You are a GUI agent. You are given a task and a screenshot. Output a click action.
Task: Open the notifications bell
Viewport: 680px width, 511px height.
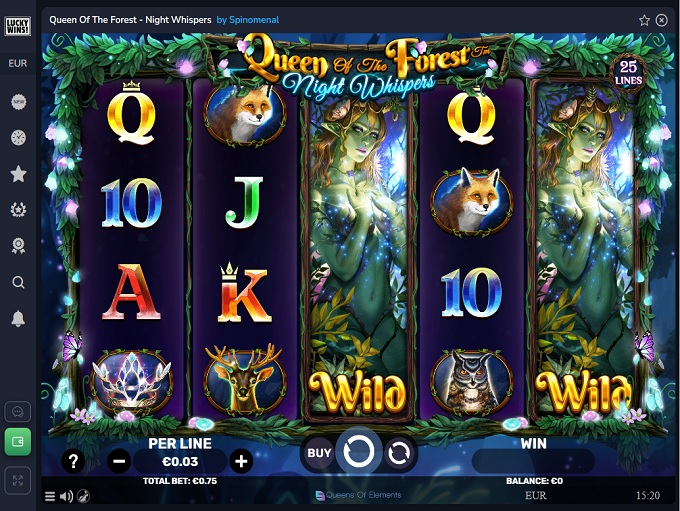click(x=18, y=319)
